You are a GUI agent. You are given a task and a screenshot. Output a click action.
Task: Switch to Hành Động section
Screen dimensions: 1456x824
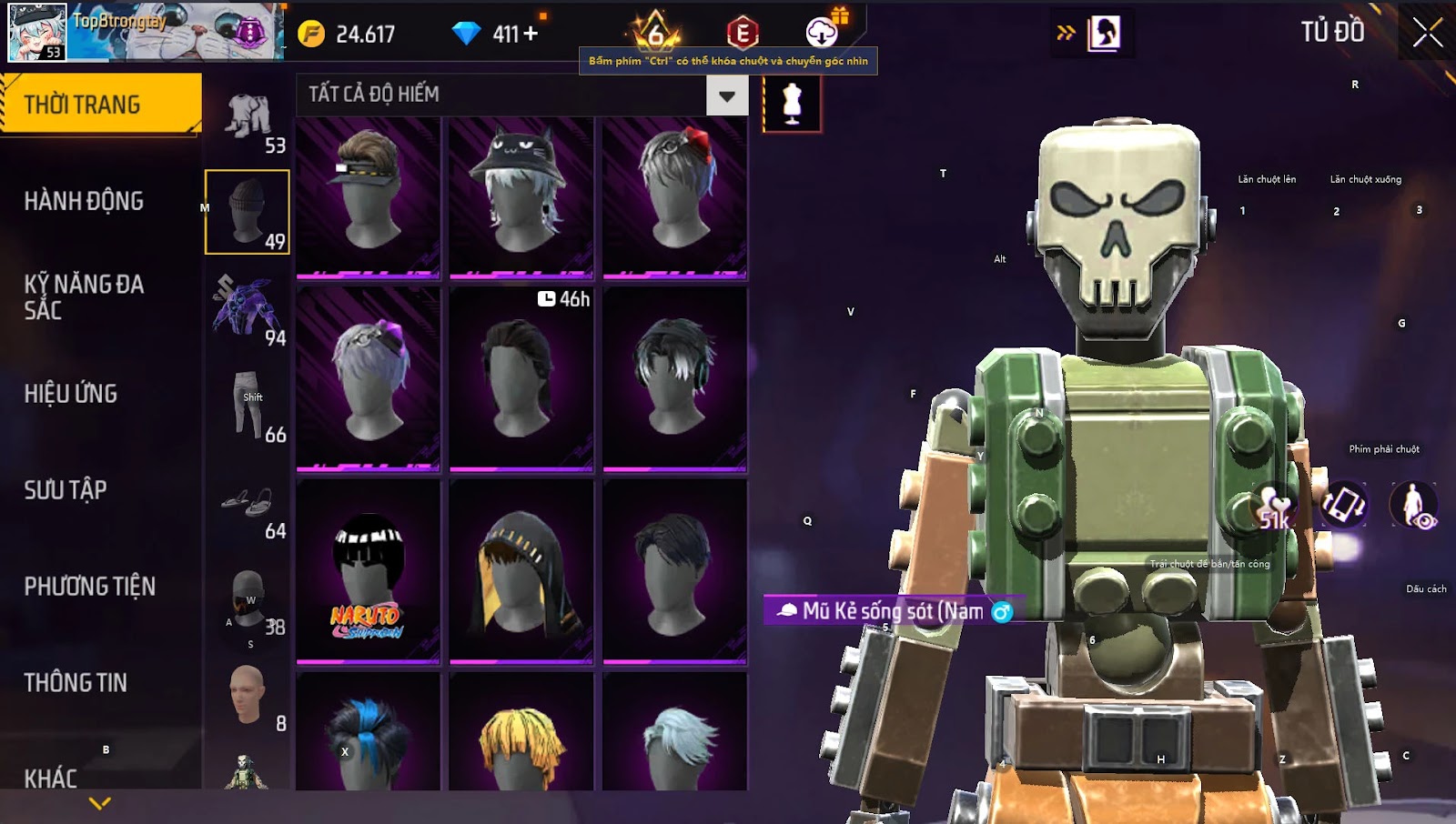click(x=84, y=201)
